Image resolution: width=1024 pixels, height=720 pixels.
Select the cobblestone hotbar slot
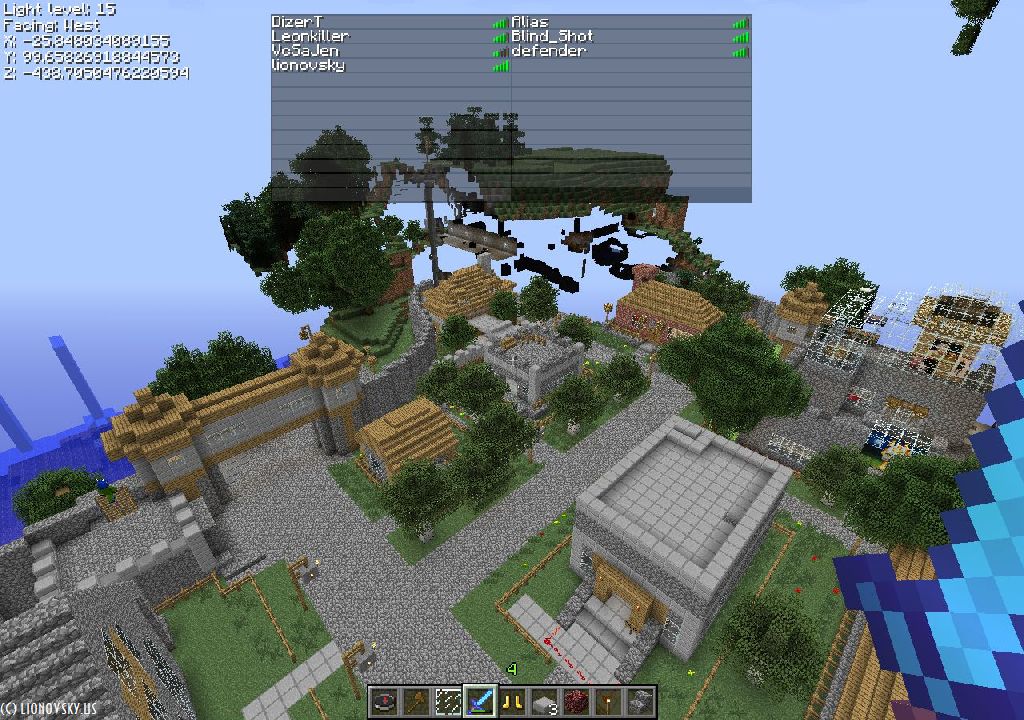pyautogui.click(x=640, y=703)
